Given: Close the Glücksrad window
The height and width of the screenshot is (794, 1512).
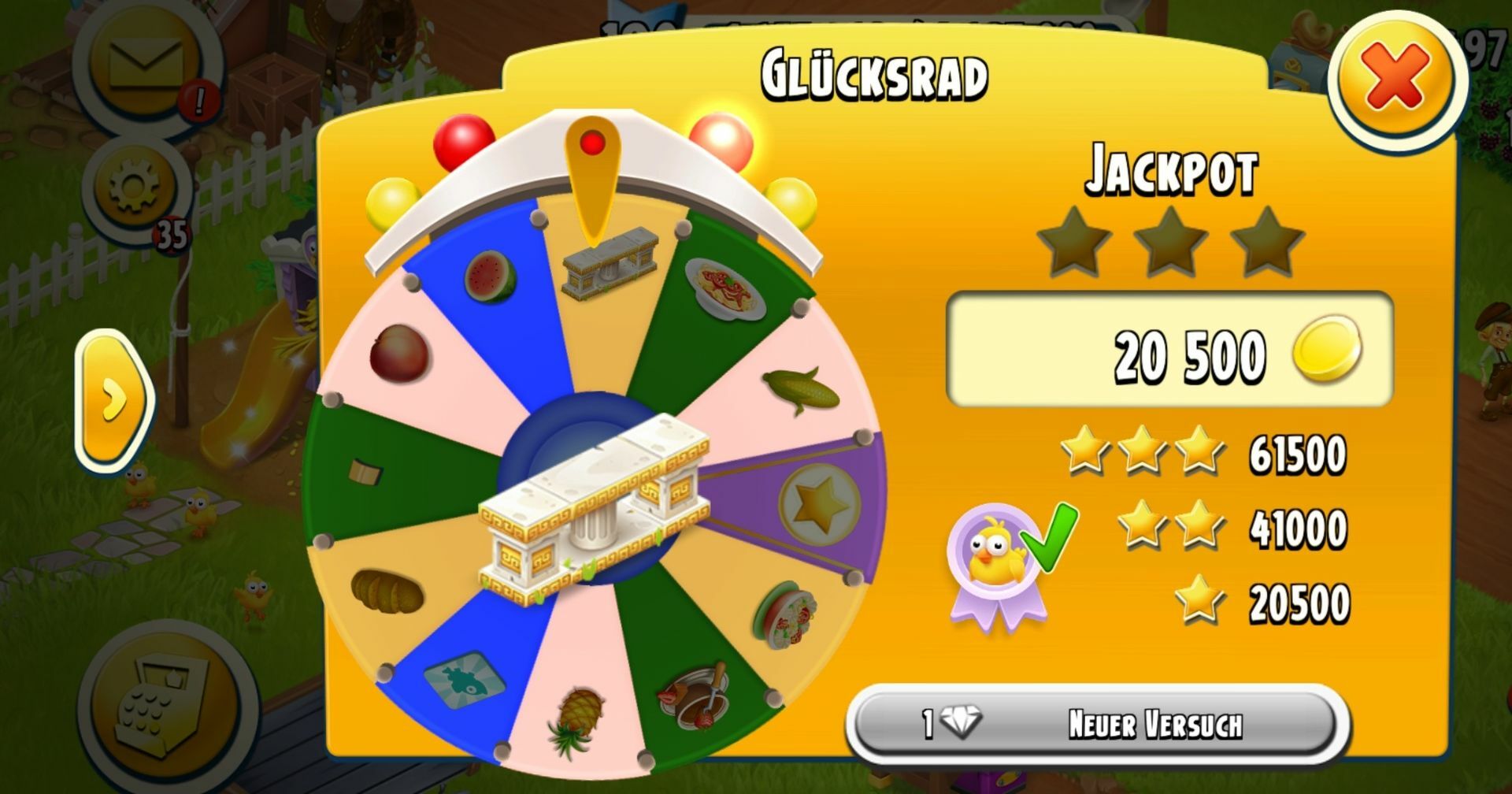Looking at the screenshot, I should [x=1396, y=78].
